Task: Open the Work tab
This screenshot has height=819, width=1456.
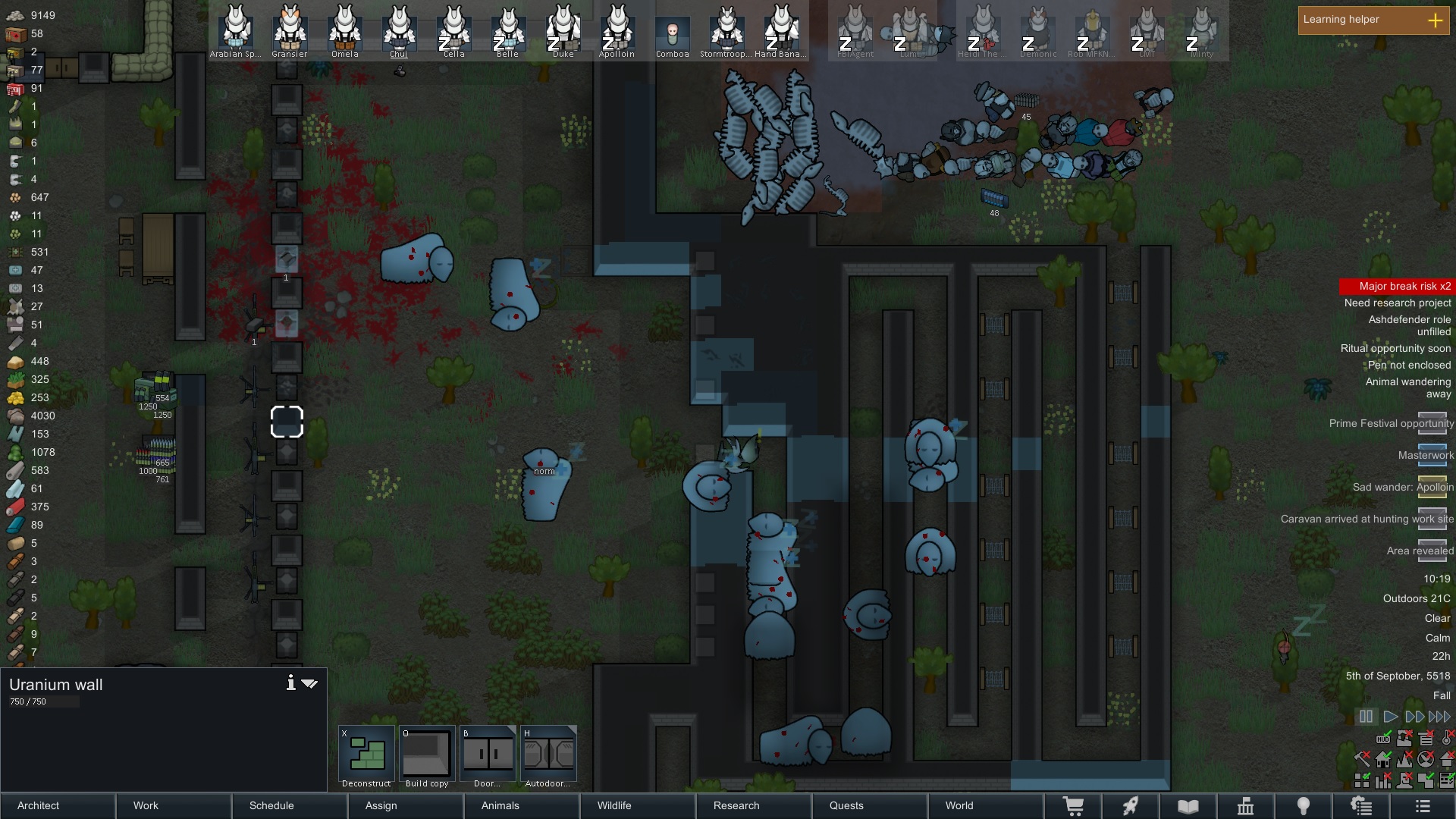Action: click(x=174, y=805)
